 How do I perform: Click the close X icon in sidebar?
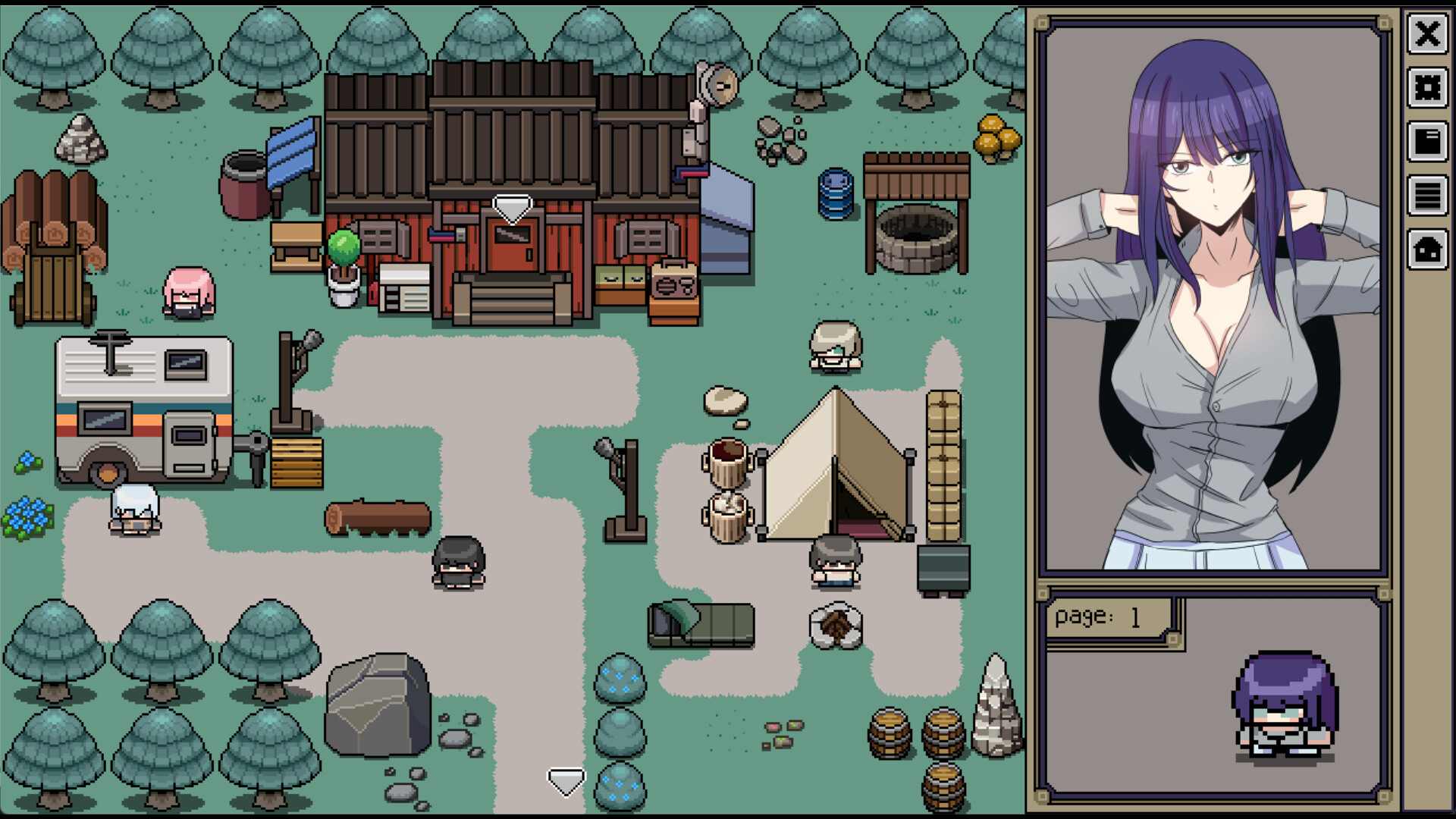1429,33
